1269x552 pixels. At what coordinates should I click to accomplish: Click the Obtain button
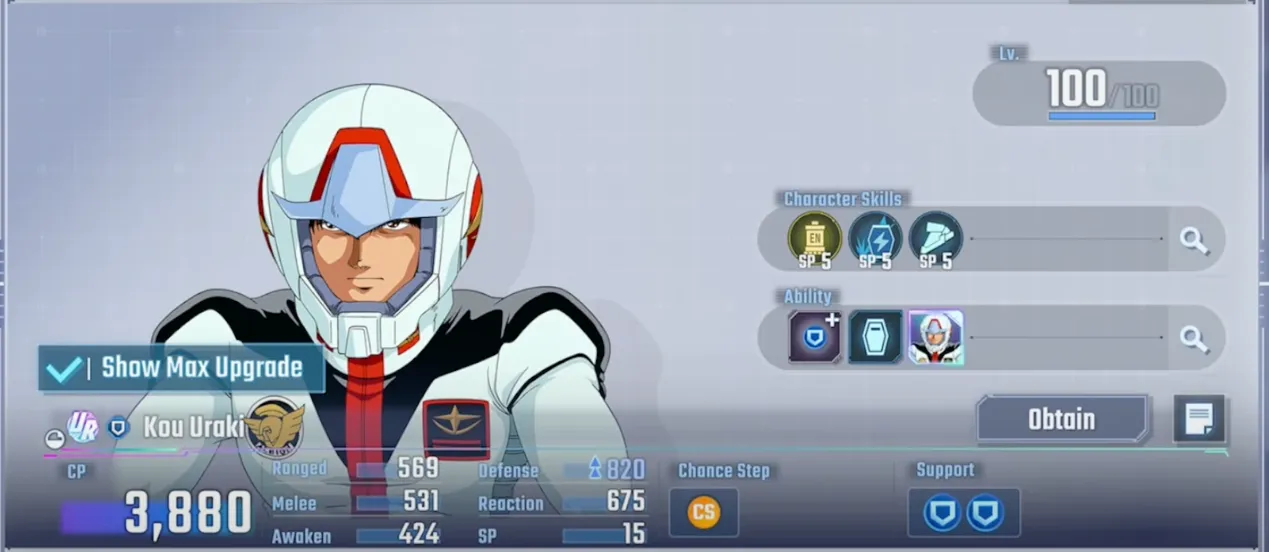[x=1062, y=419]
